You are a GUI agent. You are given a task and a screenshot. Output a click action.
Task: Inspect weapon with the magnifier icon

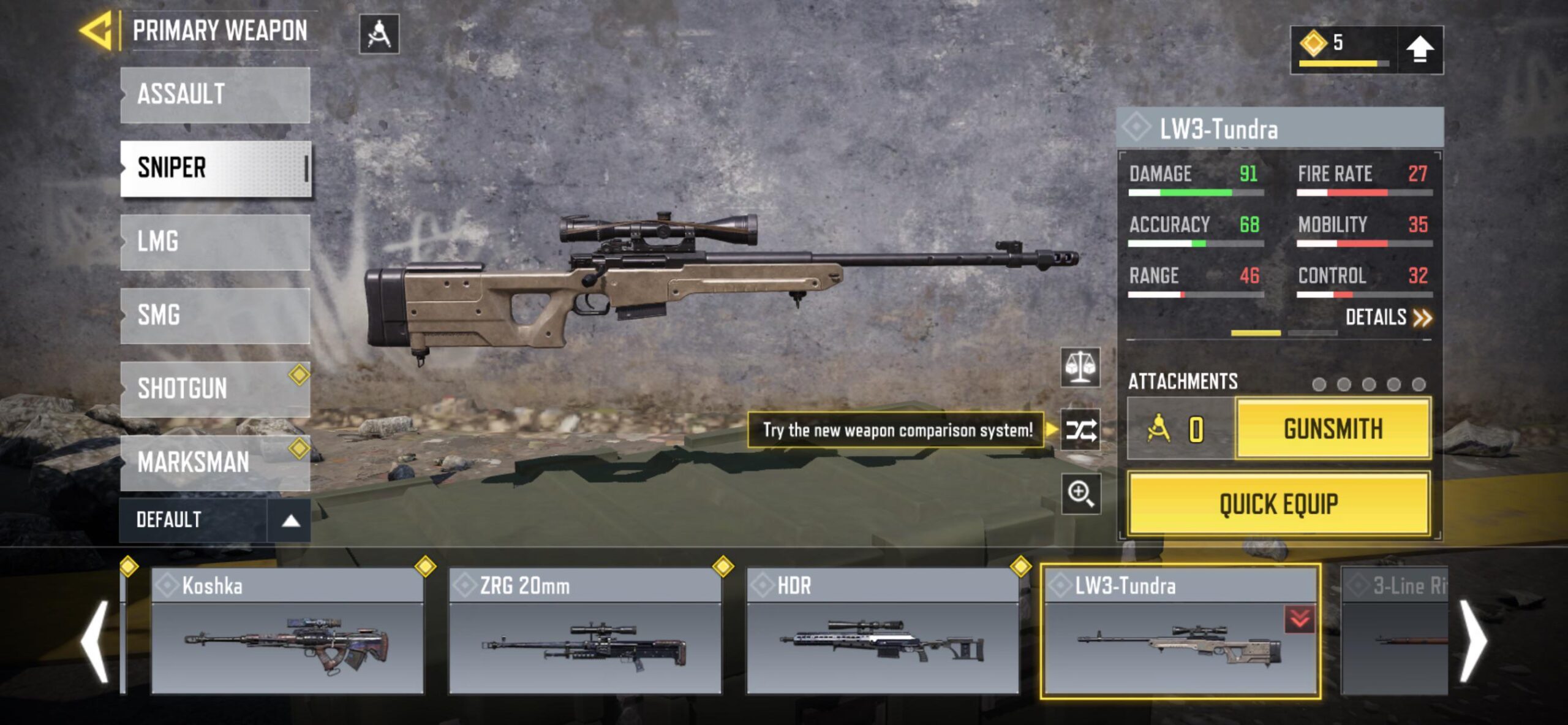[x=1080, y=493]
